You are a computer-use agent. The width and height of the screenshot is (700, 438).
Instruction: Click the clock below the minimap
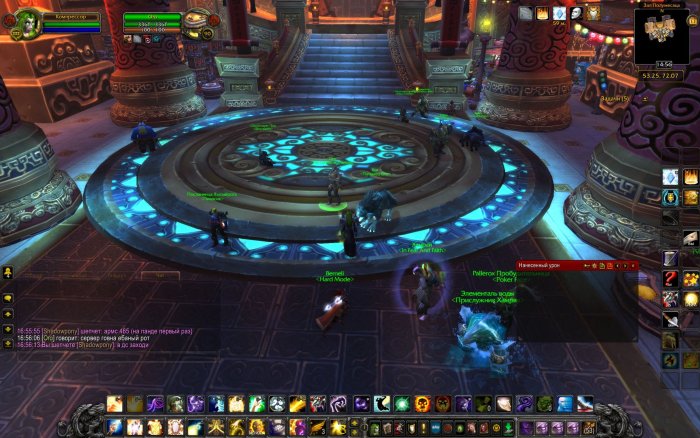662,64
